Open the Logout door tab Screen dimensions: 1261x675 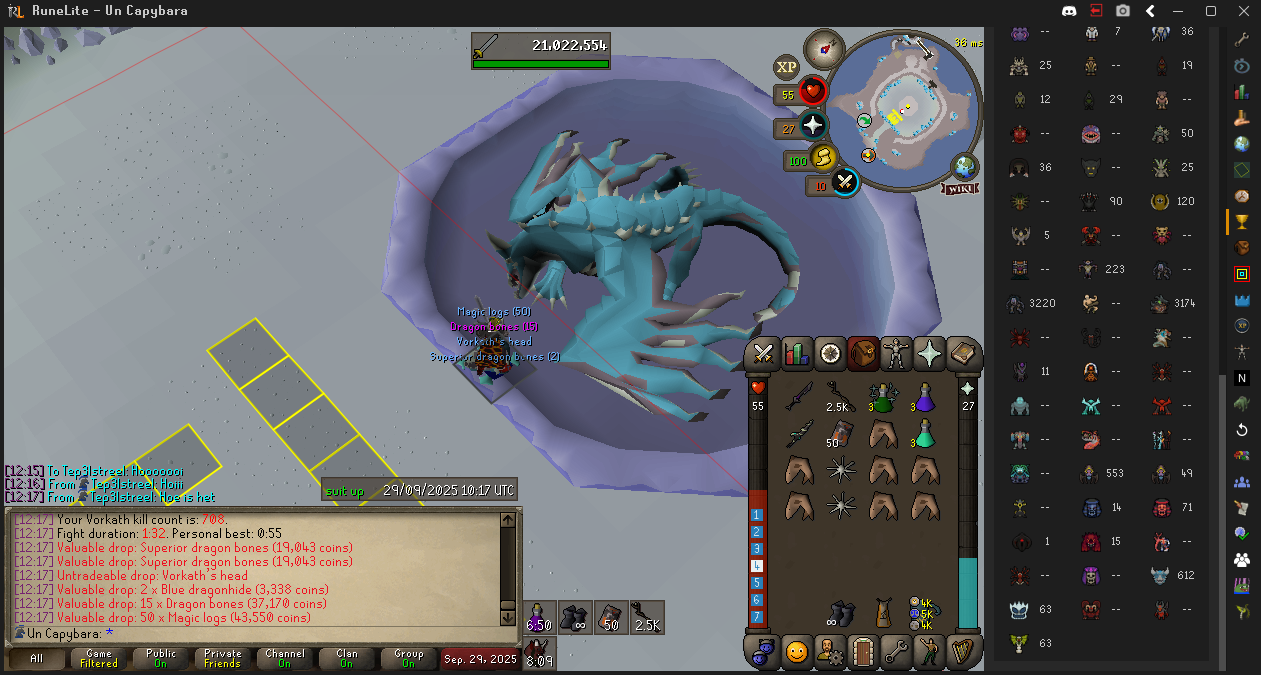pos(863,652)
